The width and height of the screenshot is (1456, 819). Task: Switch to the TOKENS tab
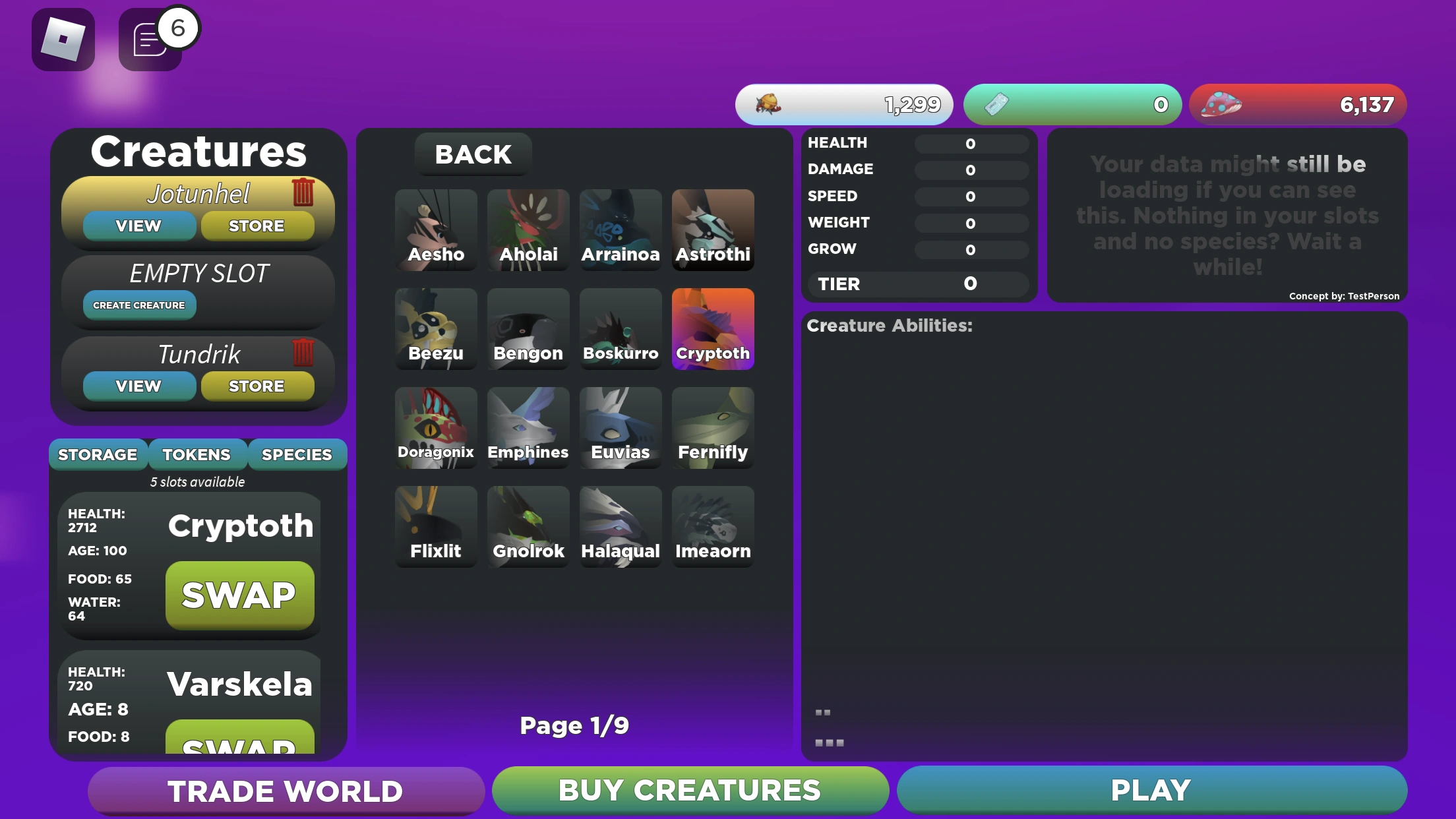tap(197, 454)
